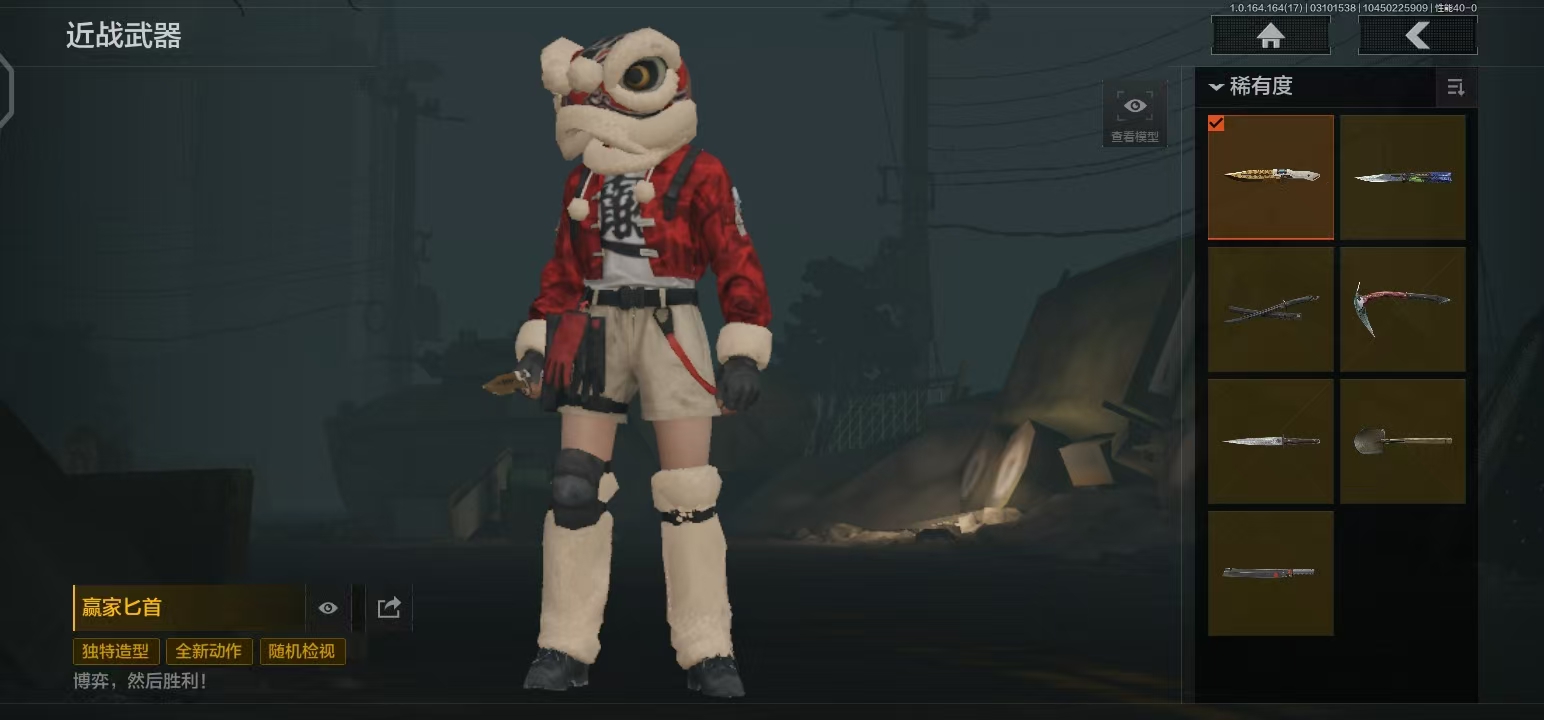The height and width of the screenshot is (720, 1544).
Task: Preview the weapon with the eye icon
Action: (328, 608)
